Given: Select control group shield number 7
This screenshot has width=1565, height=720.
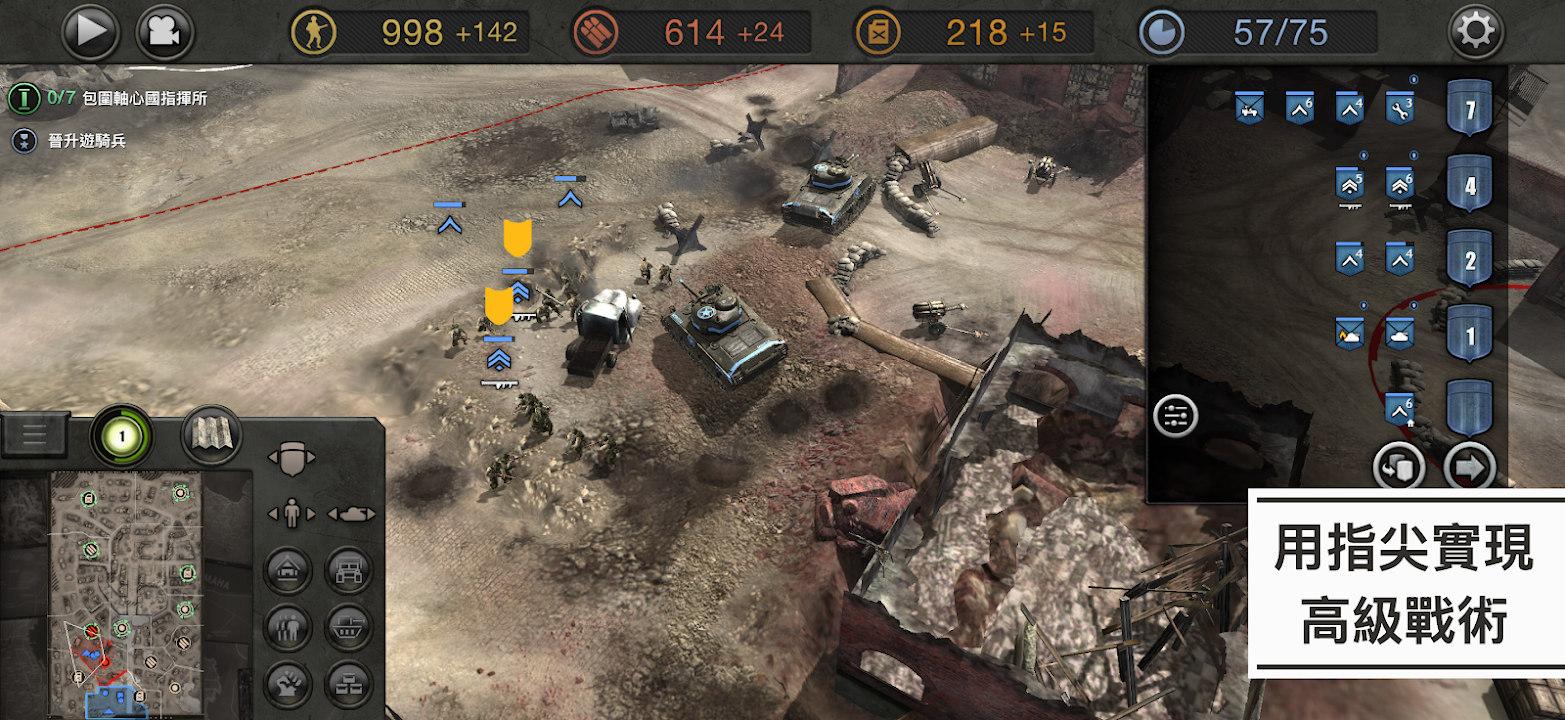Looking at the screenshot, I should (1469, 109).
